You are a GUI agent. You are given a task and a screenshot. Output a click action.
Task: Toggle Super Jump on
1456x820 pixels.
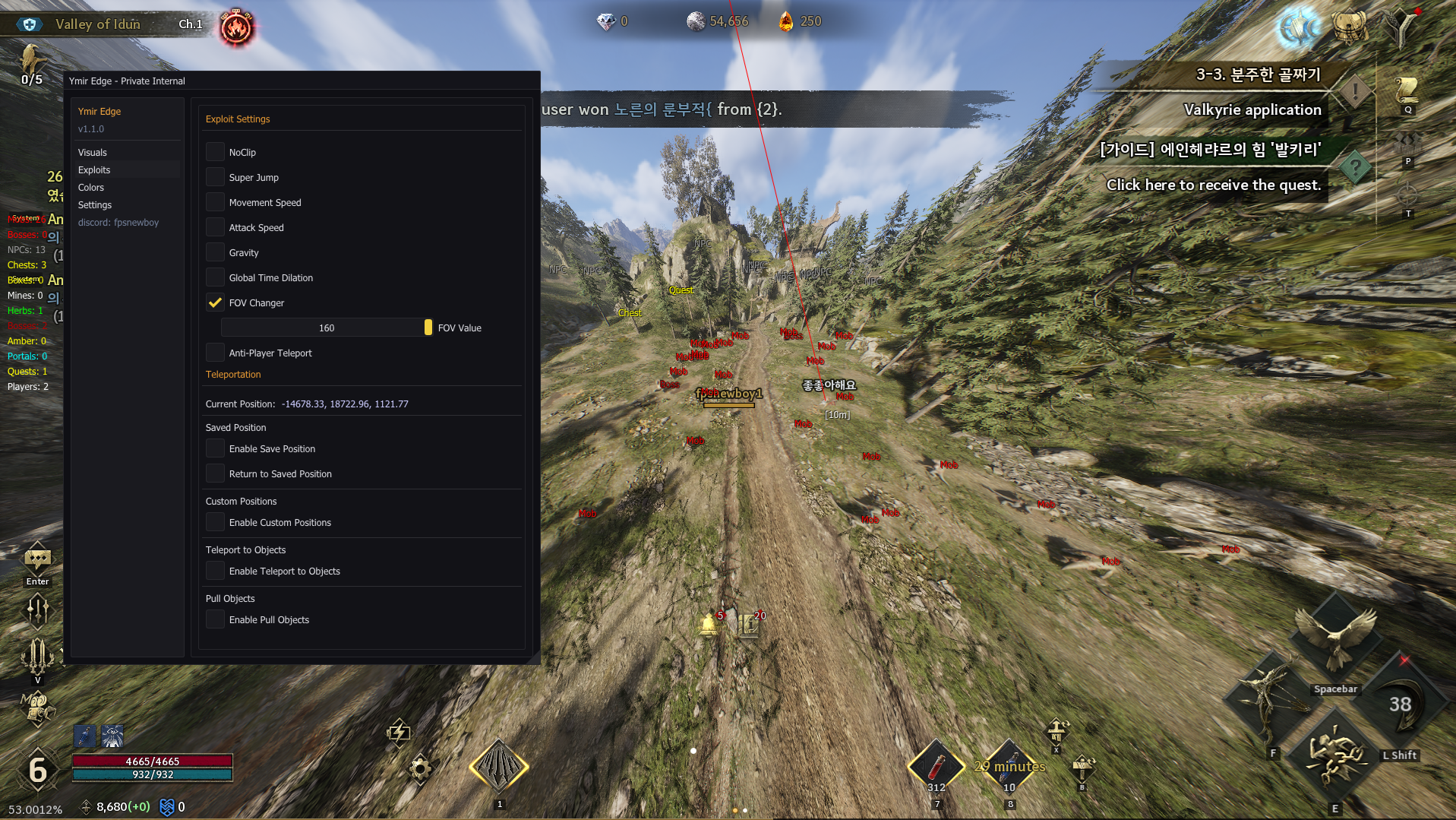click(216, 177)
